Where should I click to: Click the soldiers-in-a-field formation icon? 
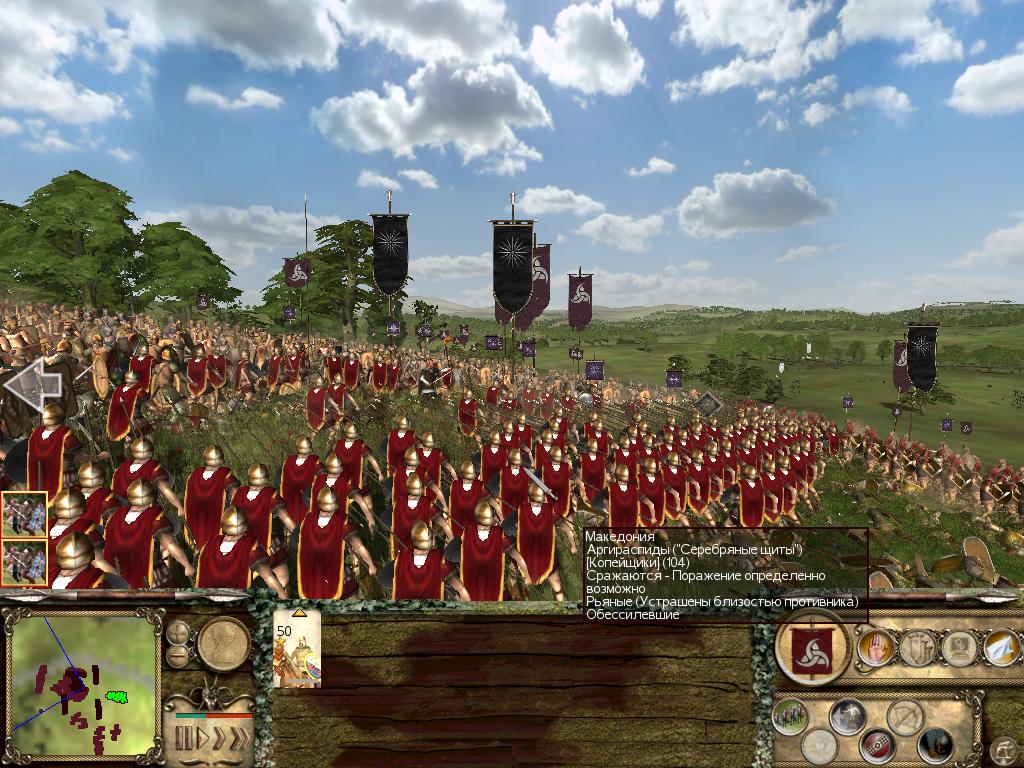[790, 715]
